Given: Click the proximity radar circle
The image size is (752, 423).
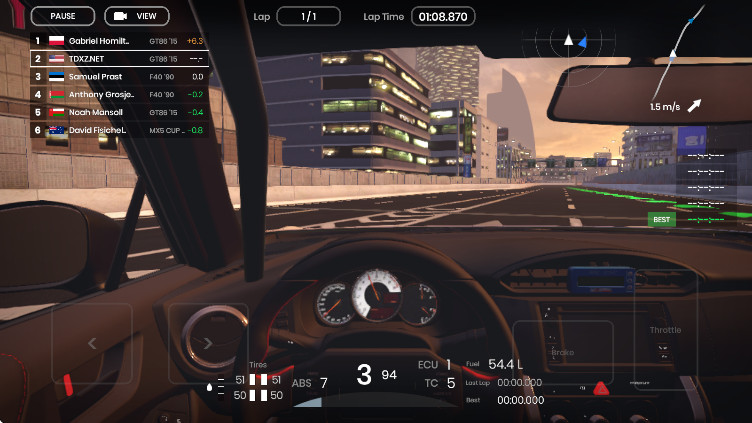Looking at the screenshot, I should 567,41.
